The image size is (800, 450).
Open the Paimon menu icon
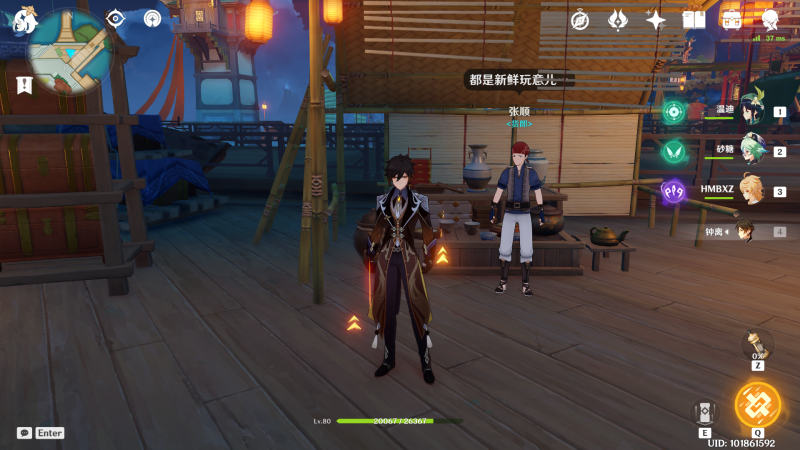point(24,21)
